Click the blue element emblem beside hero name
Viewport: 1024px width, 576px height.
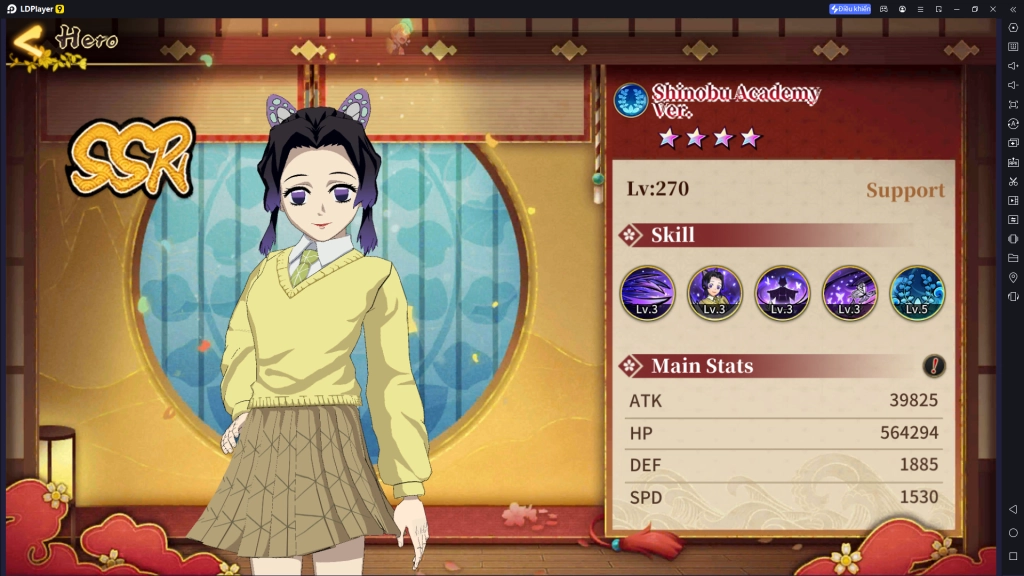click(631, 101)
